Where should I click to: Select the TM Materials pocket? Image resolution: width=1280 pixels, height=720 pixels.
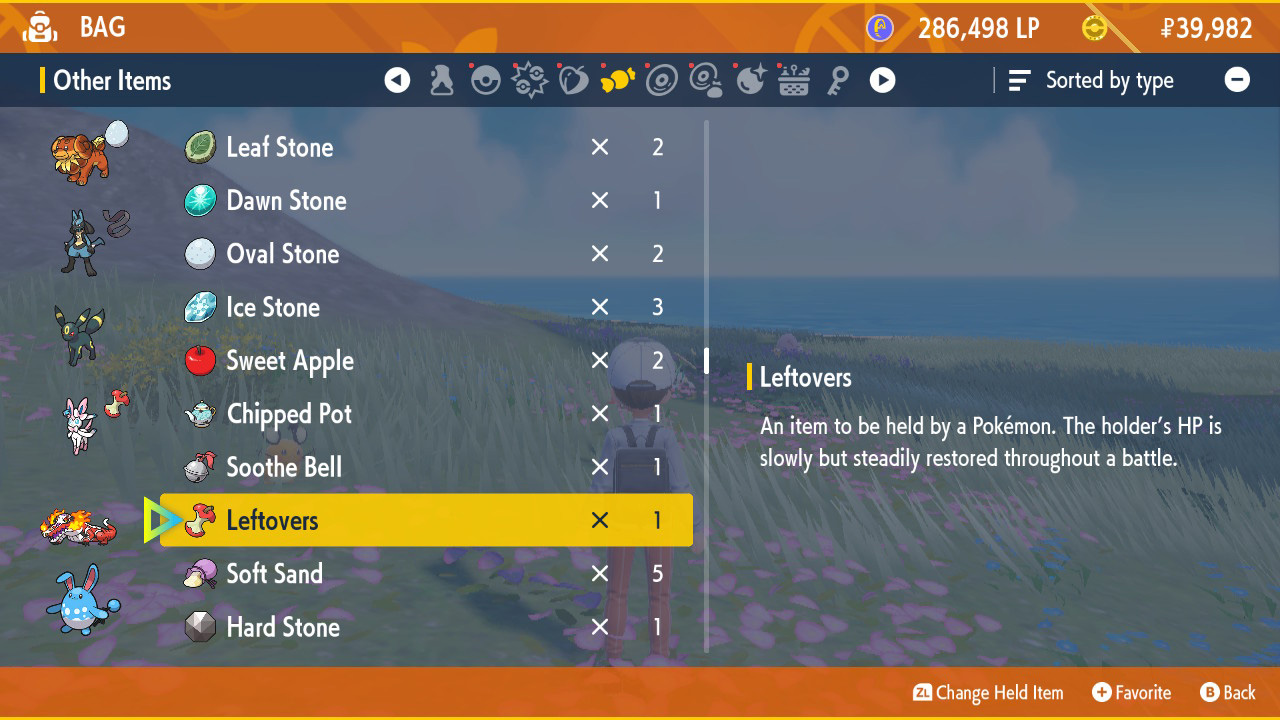coord(705,80)
